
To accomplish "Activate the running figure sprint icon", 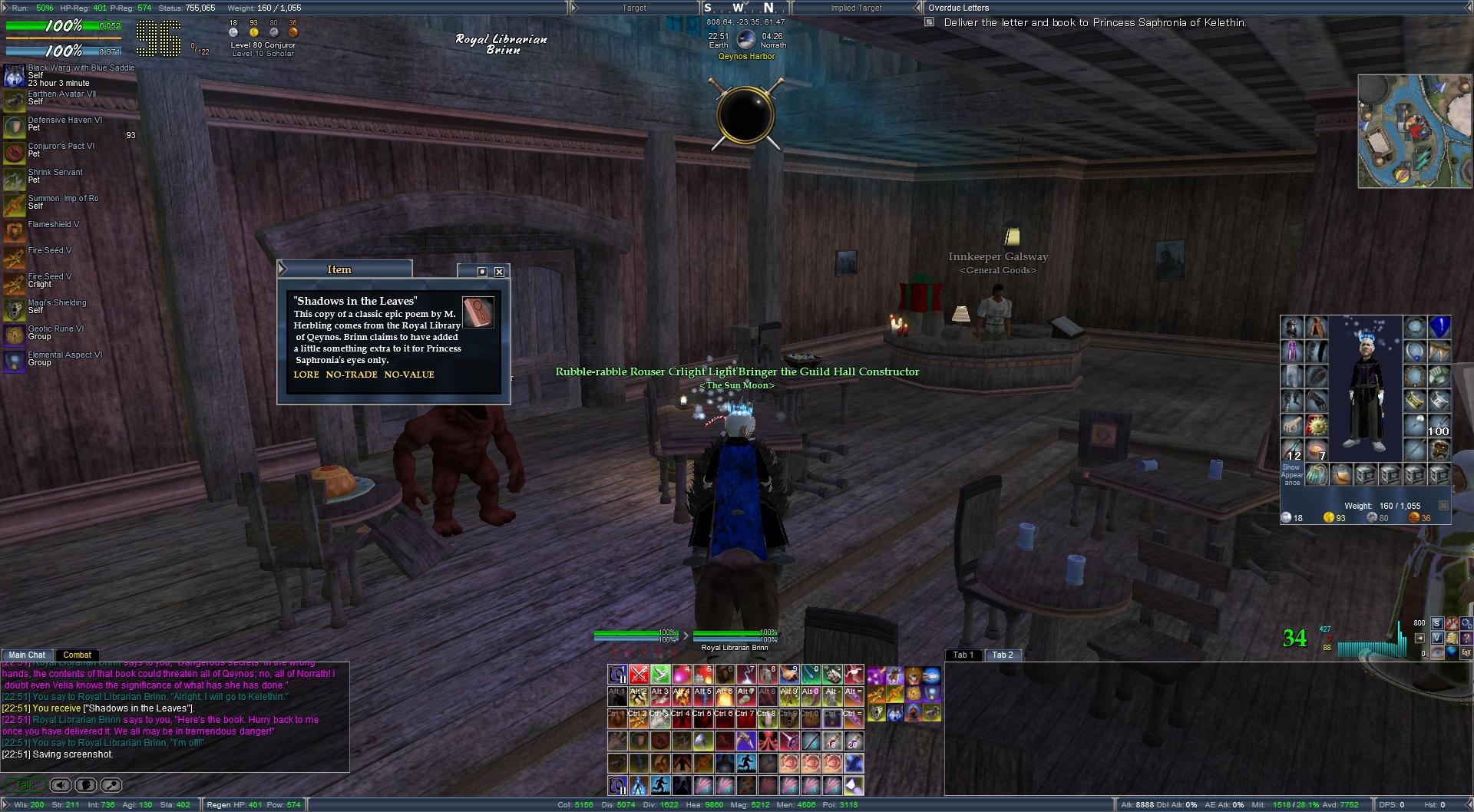I will click(x=746, y=763).
